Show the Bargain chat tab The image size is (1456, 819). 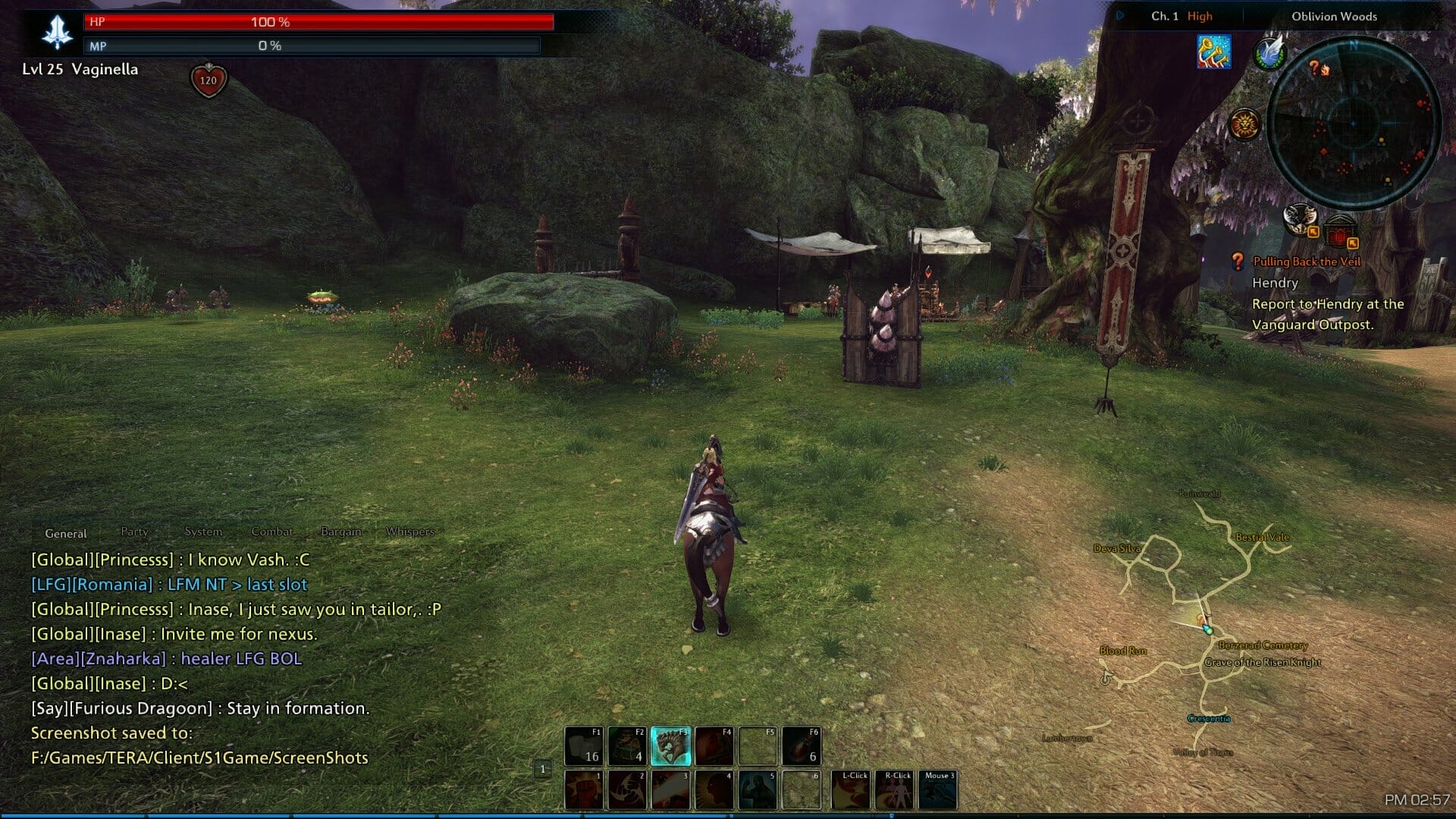click(340, 532)
